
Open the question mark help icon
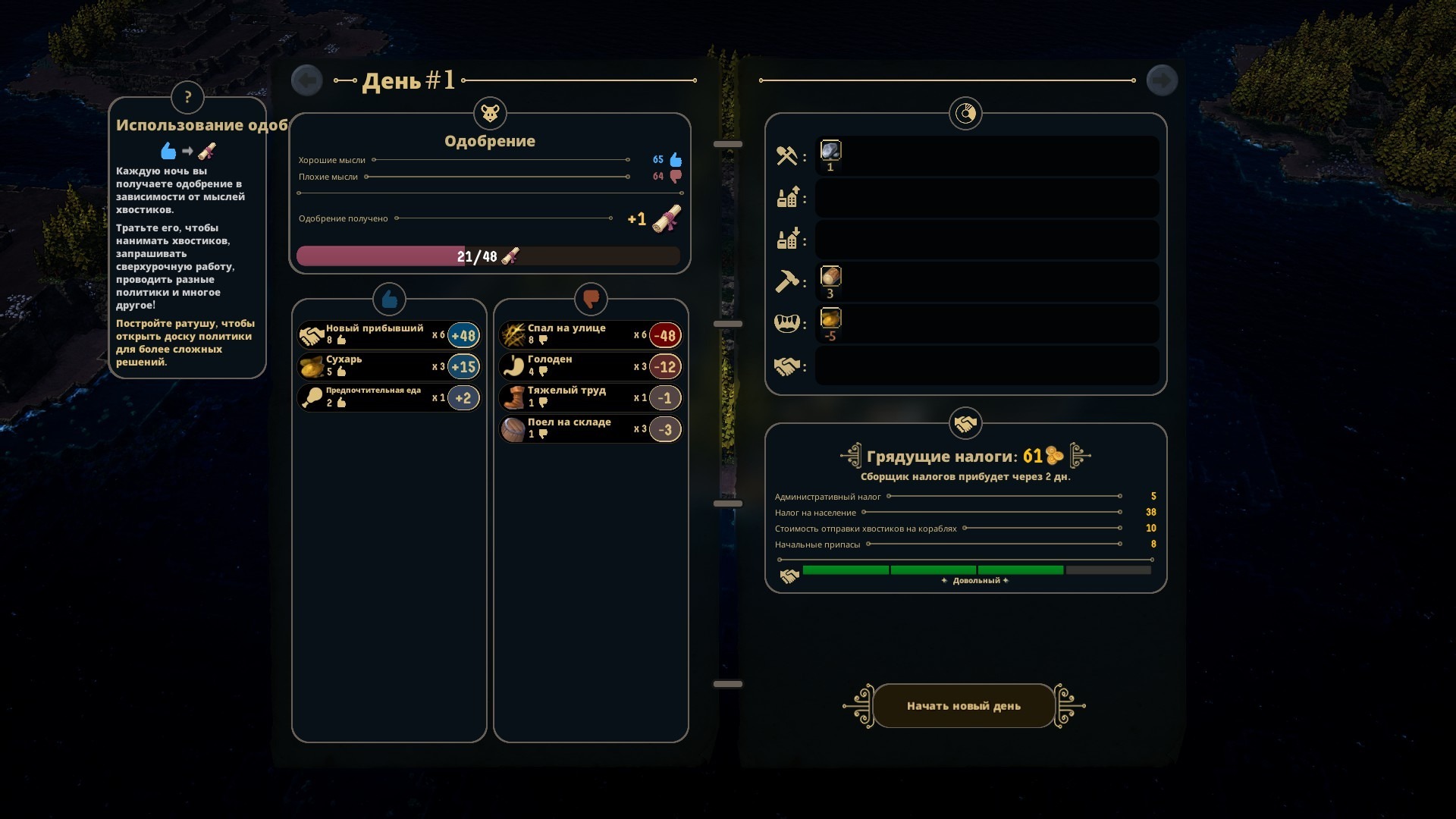[187, 97]
